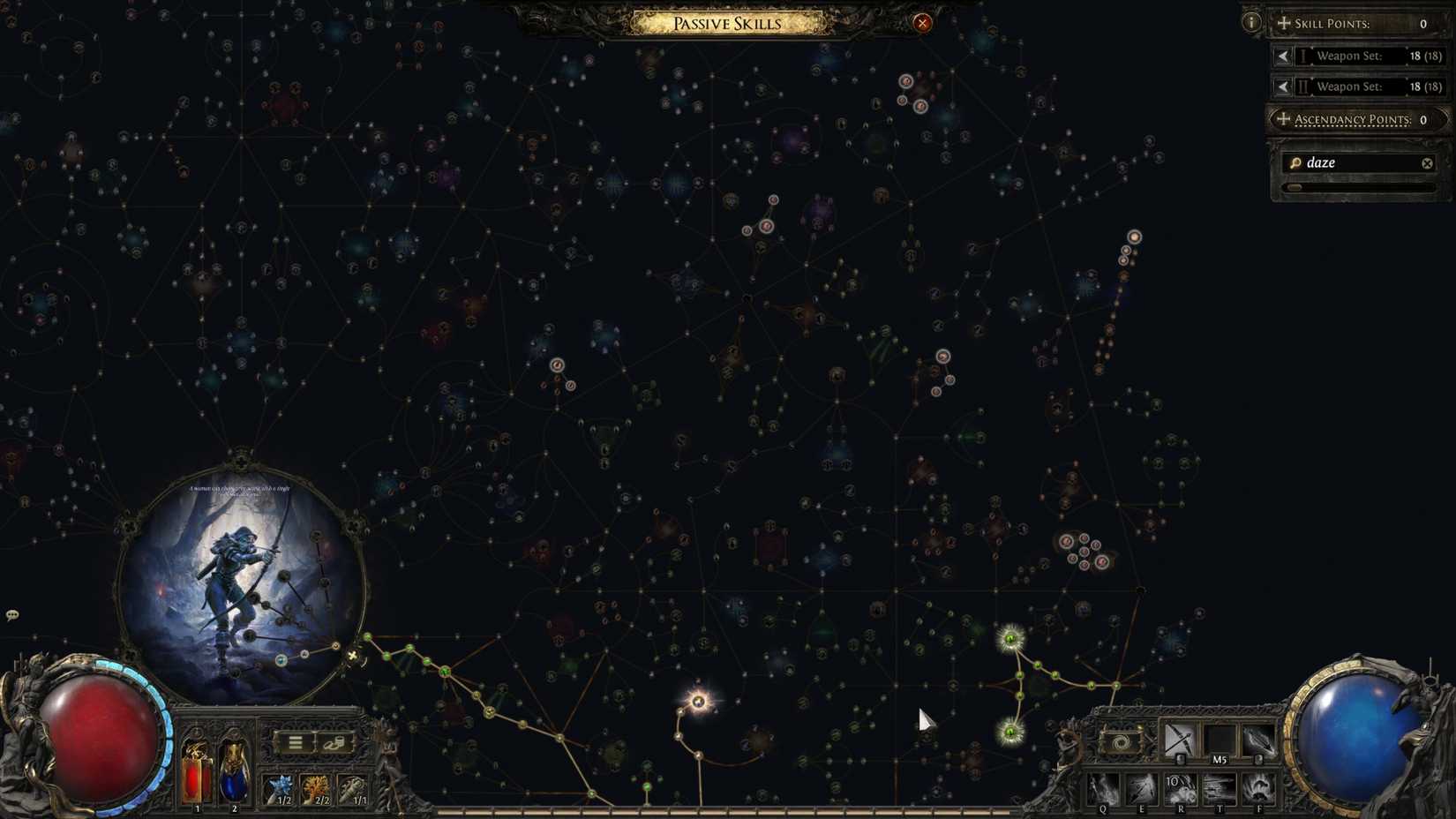Switch to Weapon Set II passive view

1284,86
